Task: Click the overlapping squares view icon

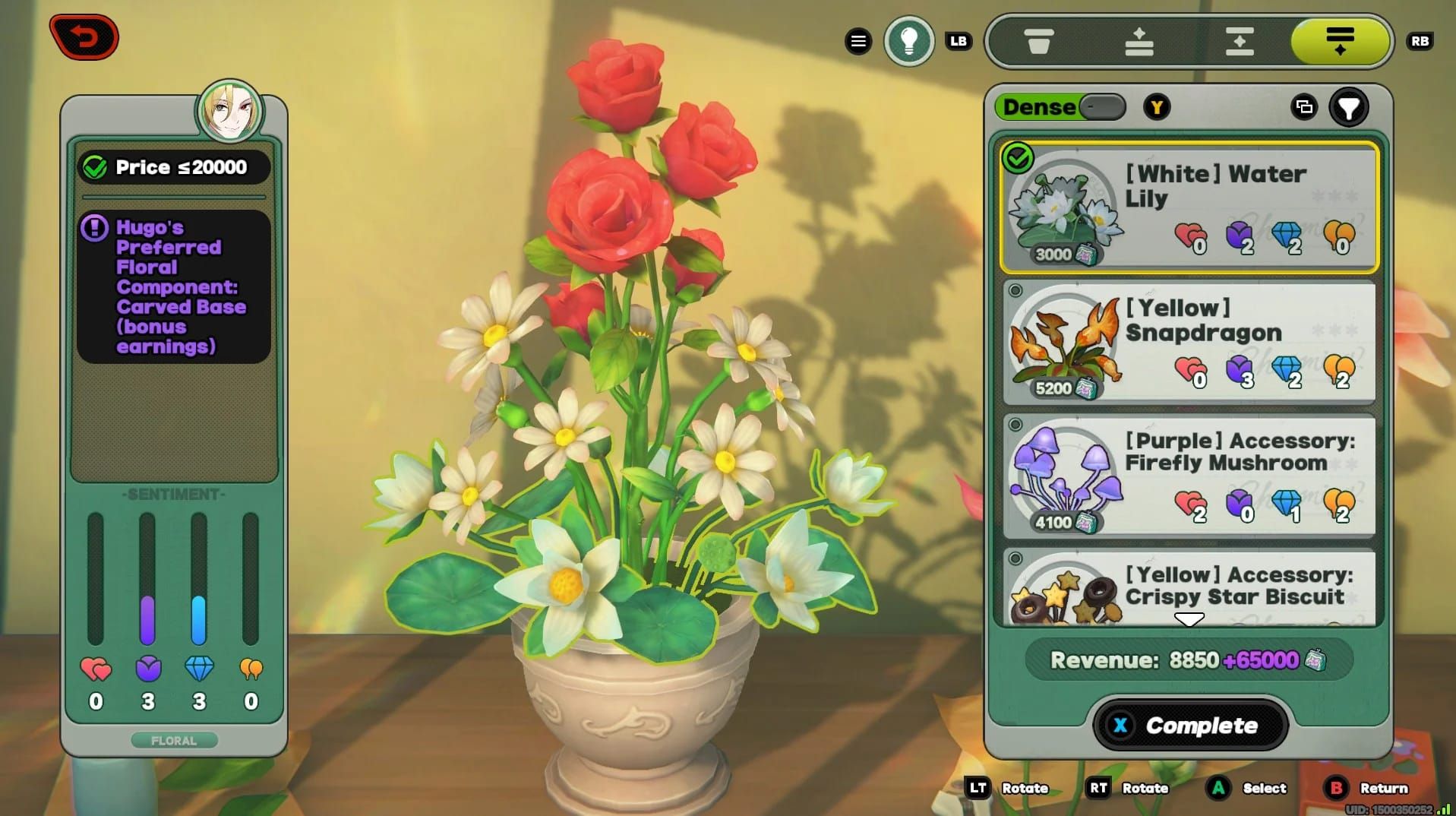Action: coord(1304,107)
